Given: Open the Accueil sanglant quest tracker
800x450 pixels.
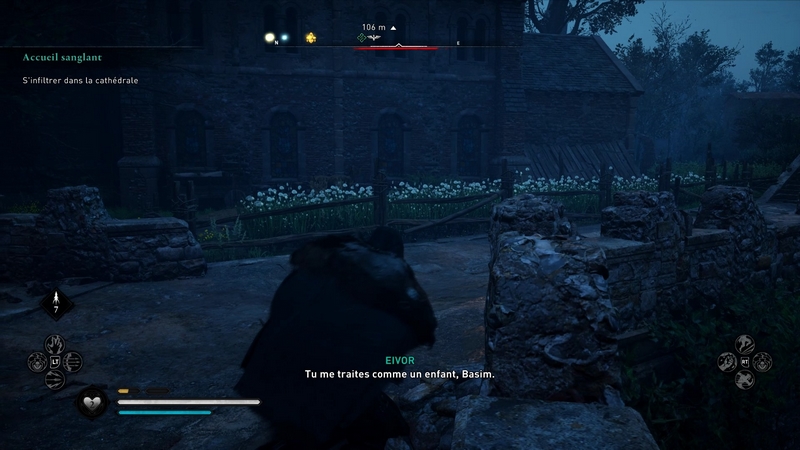Looking at the screenshot, I should pyautogui.click(x=63, y=58).
